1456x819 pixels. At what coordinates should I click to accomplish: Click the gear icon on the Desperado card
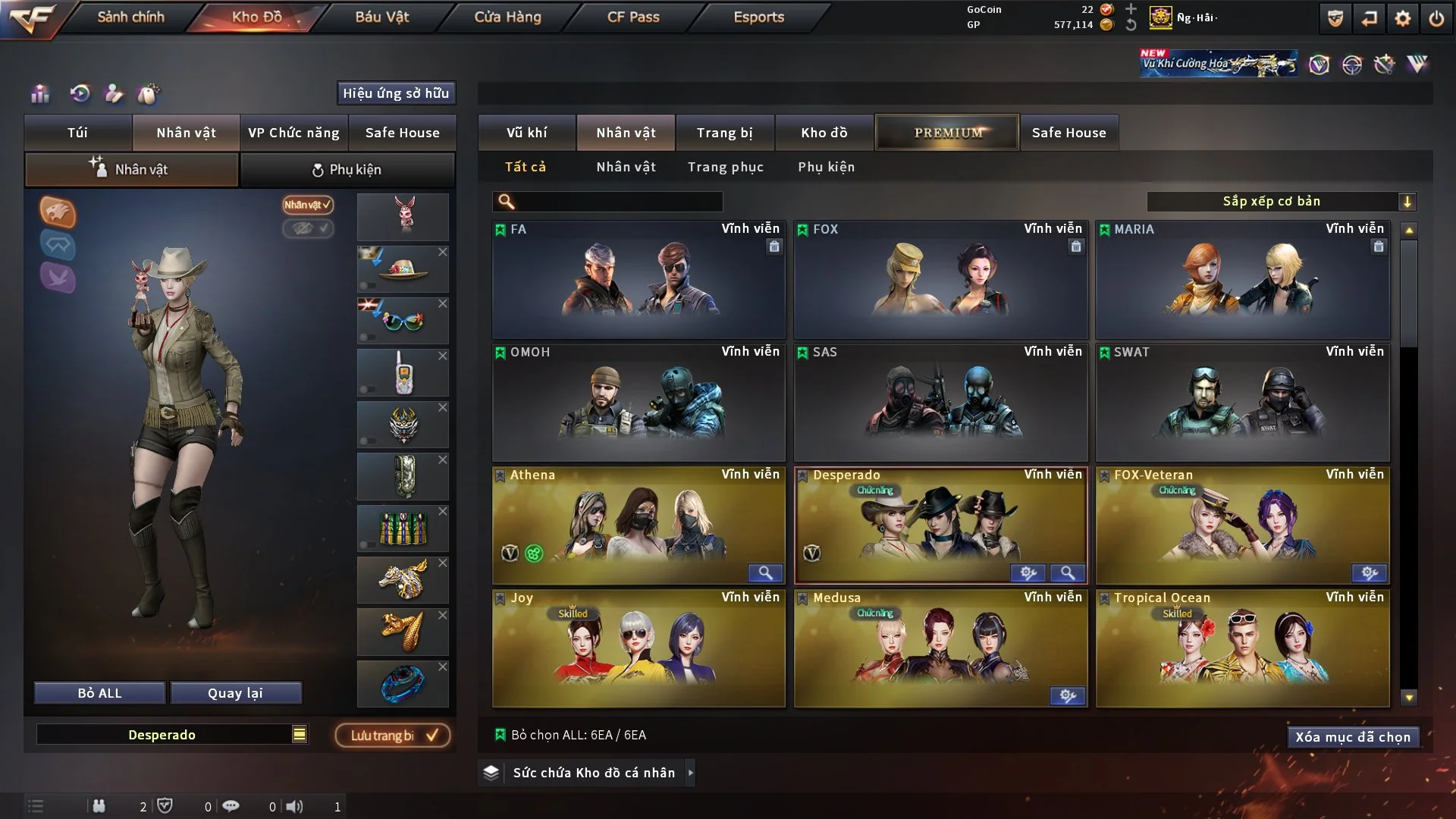[1028, 573]
